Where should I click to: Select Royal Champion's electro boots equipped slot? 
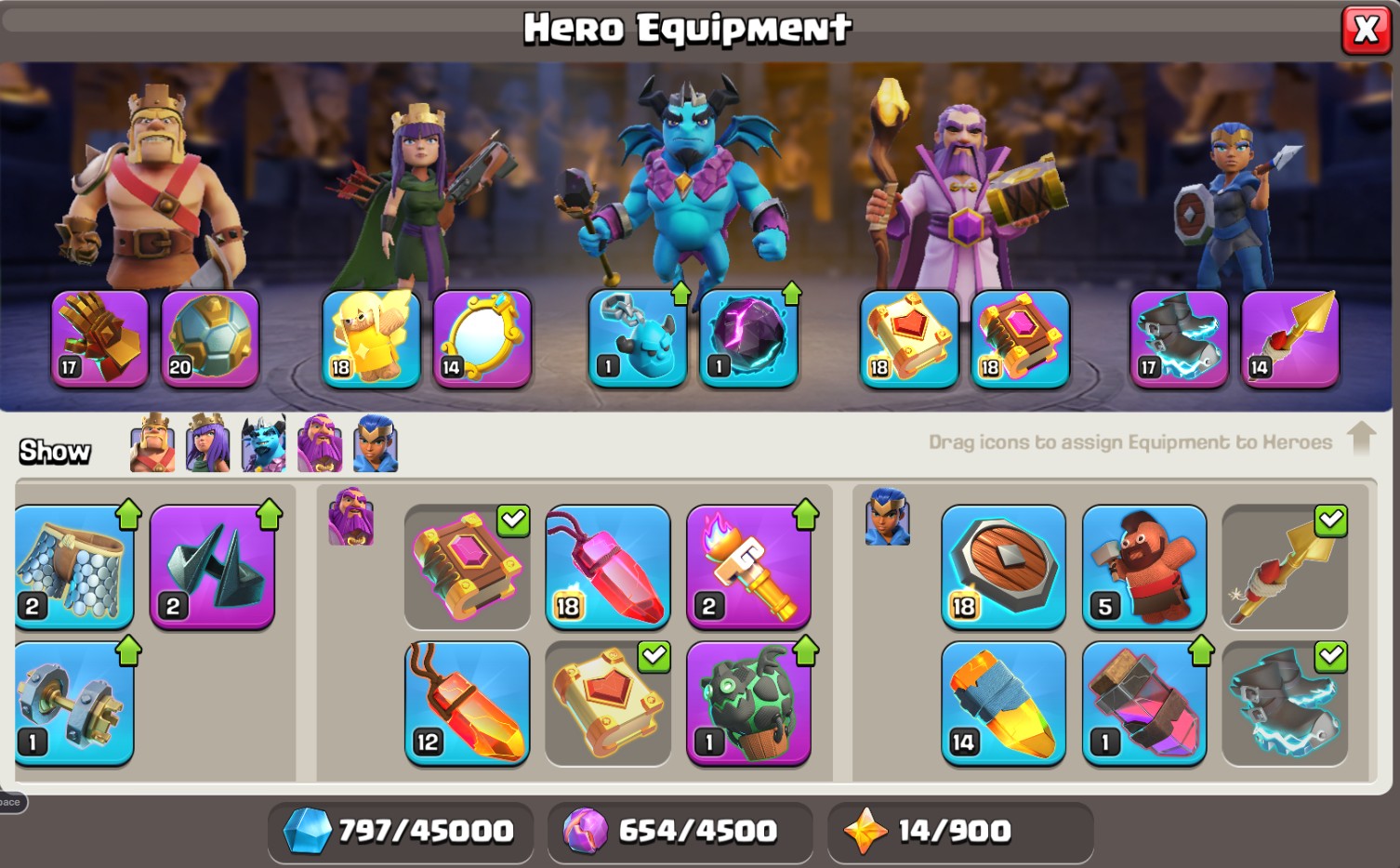pyautogui.click(x=1179, y=338)
